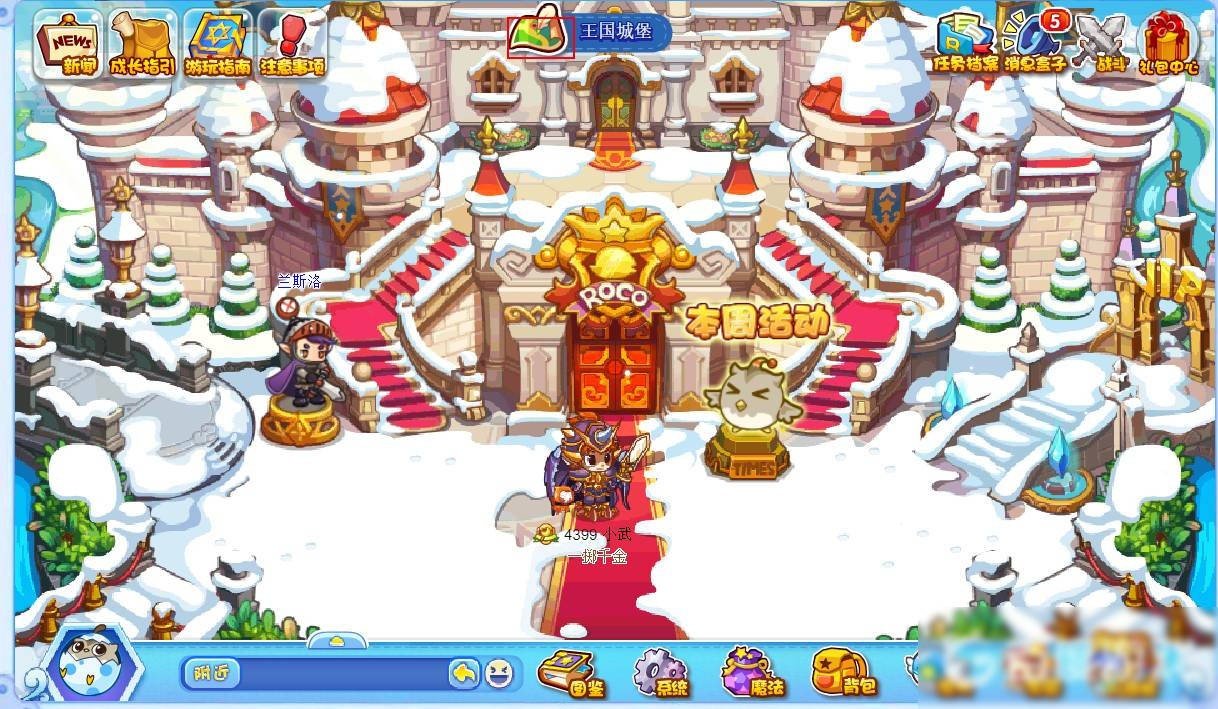The image size is (1218, 709).
Task: Open the emoji smiley face picker
Action: [499, 673]
